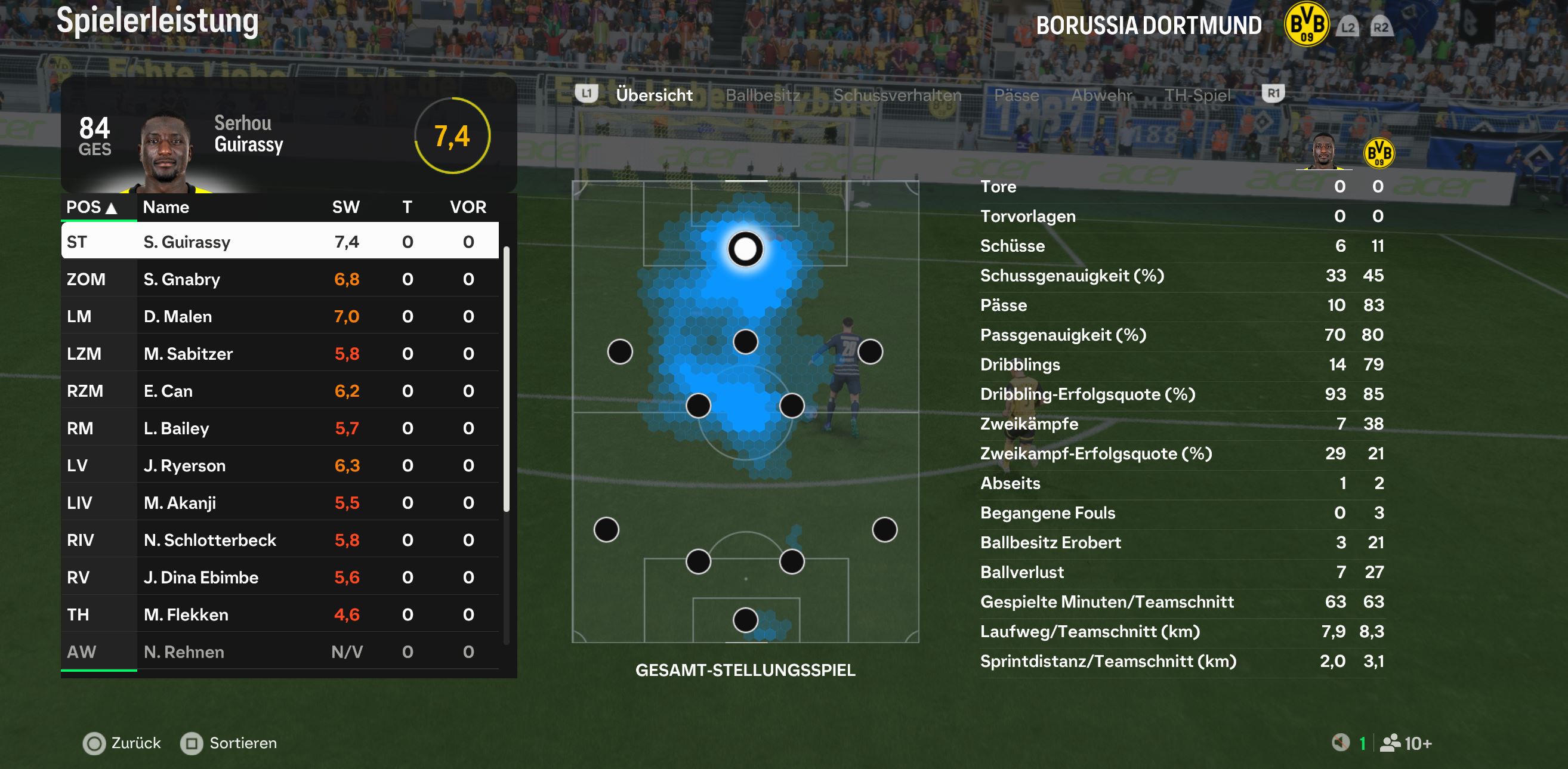Show the Pässe statistics tab
The width and height of the screenshot is (1568, 769).
1016,95
